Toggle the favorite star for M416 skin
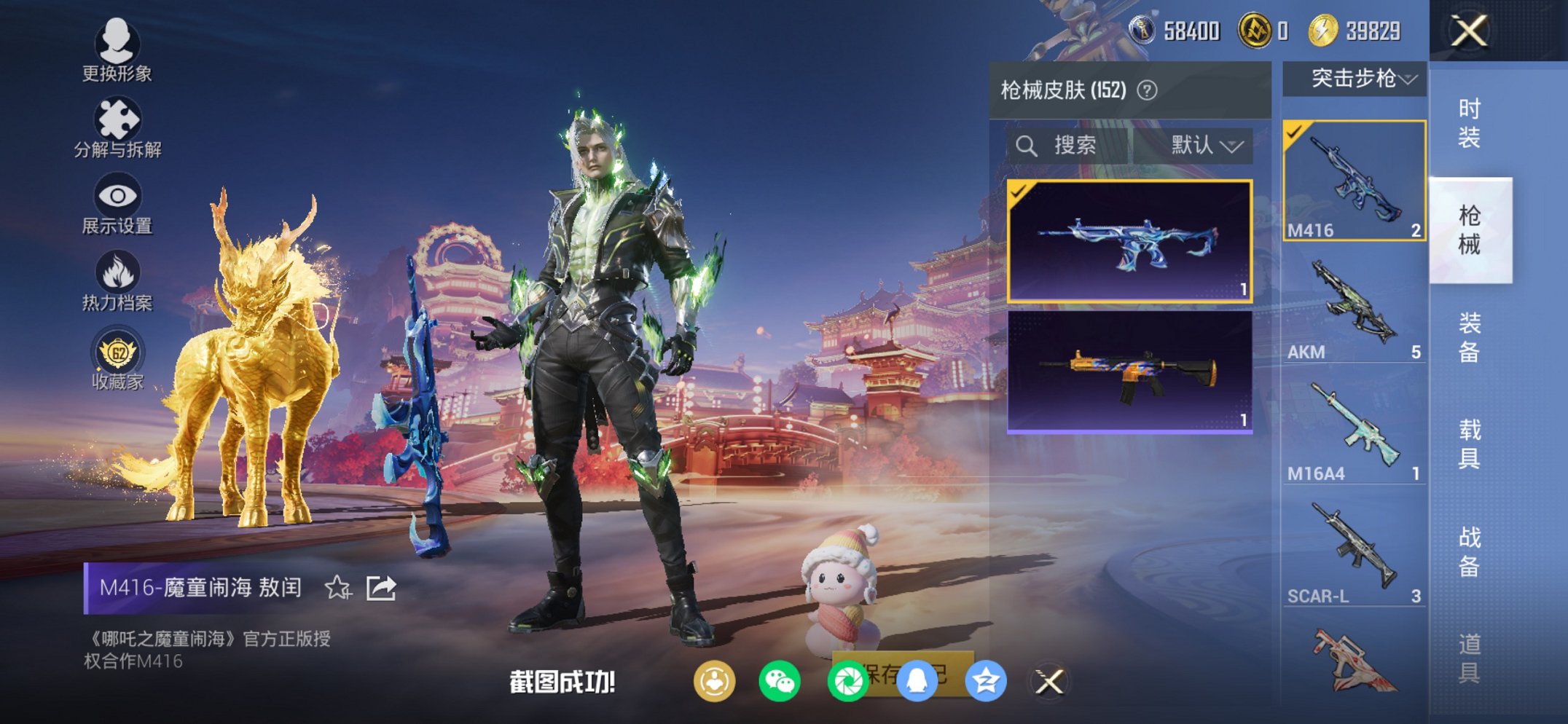 336,587
